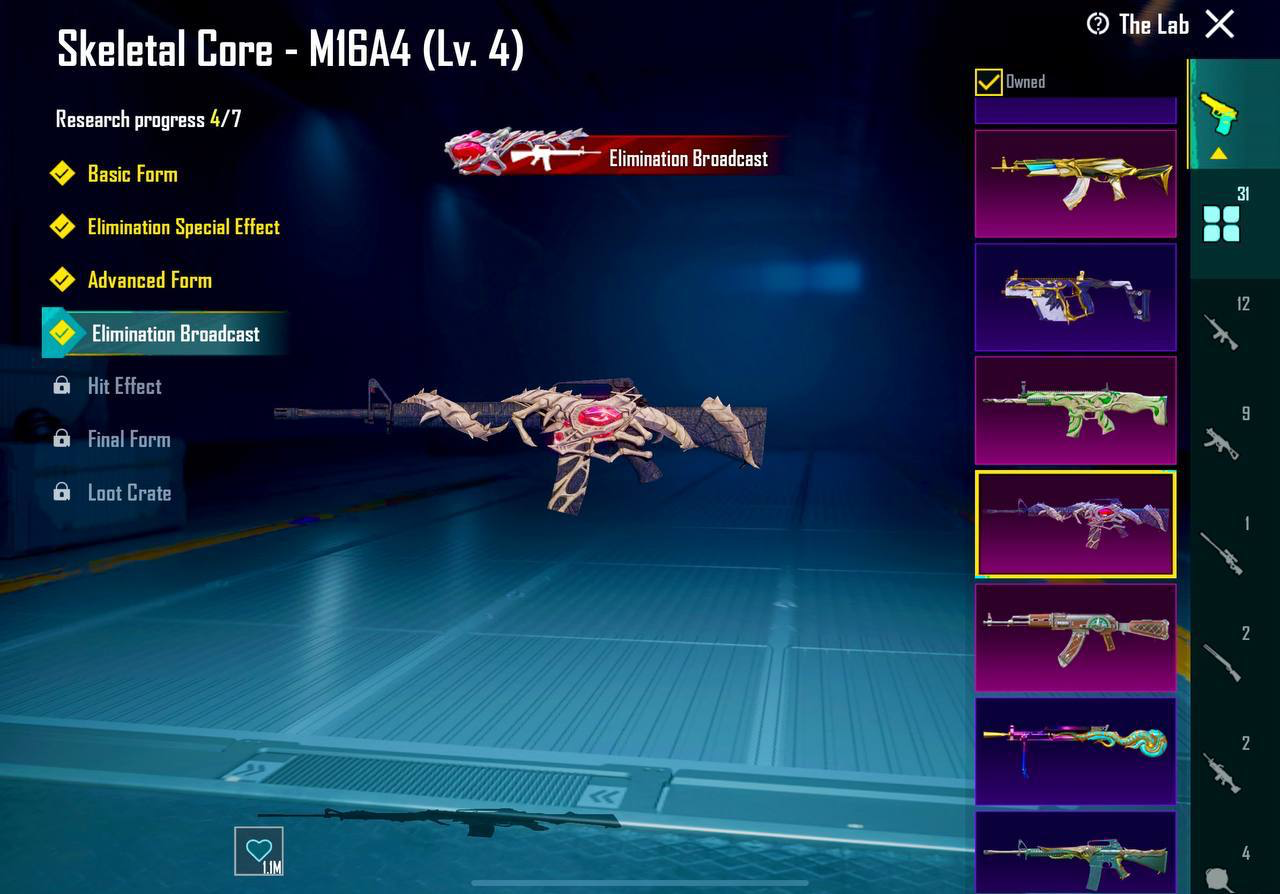This screenshot has width=1280, height=894.
Task: Choose the wooden AKM skin thumbnail
Action: tap(1075, 638)
